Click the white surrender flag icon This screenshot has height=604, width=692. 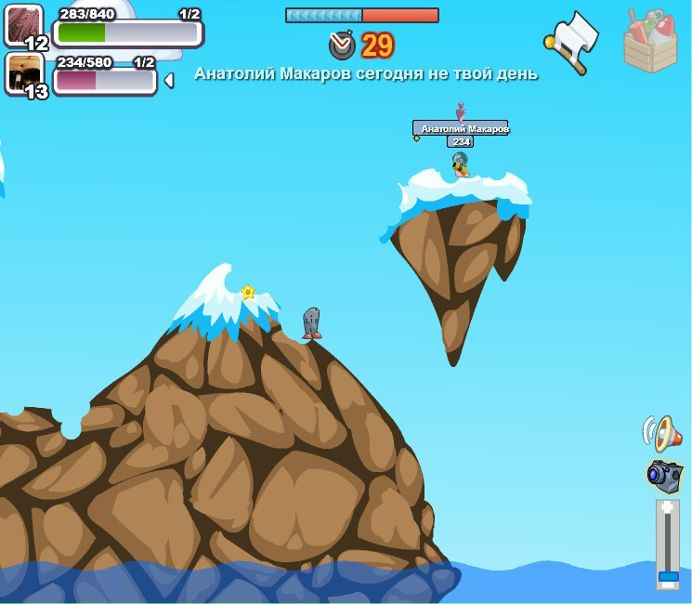(x=574, y=40)
